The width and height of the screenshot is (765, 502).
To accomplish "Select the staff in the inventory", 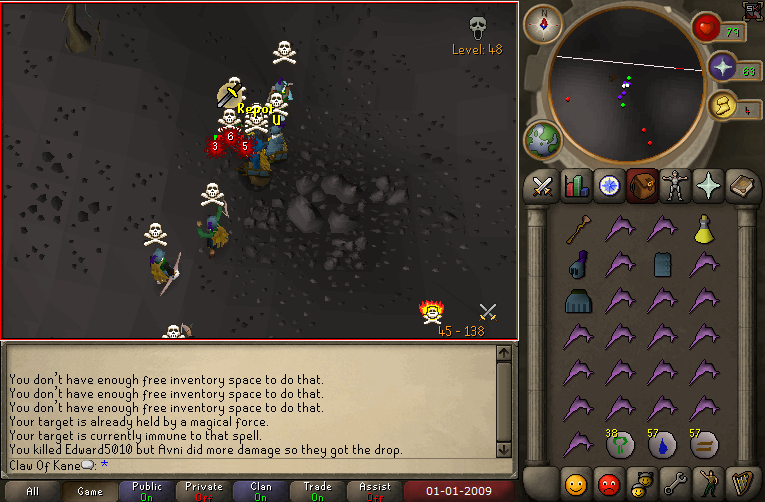I will (x=577, y=231).
